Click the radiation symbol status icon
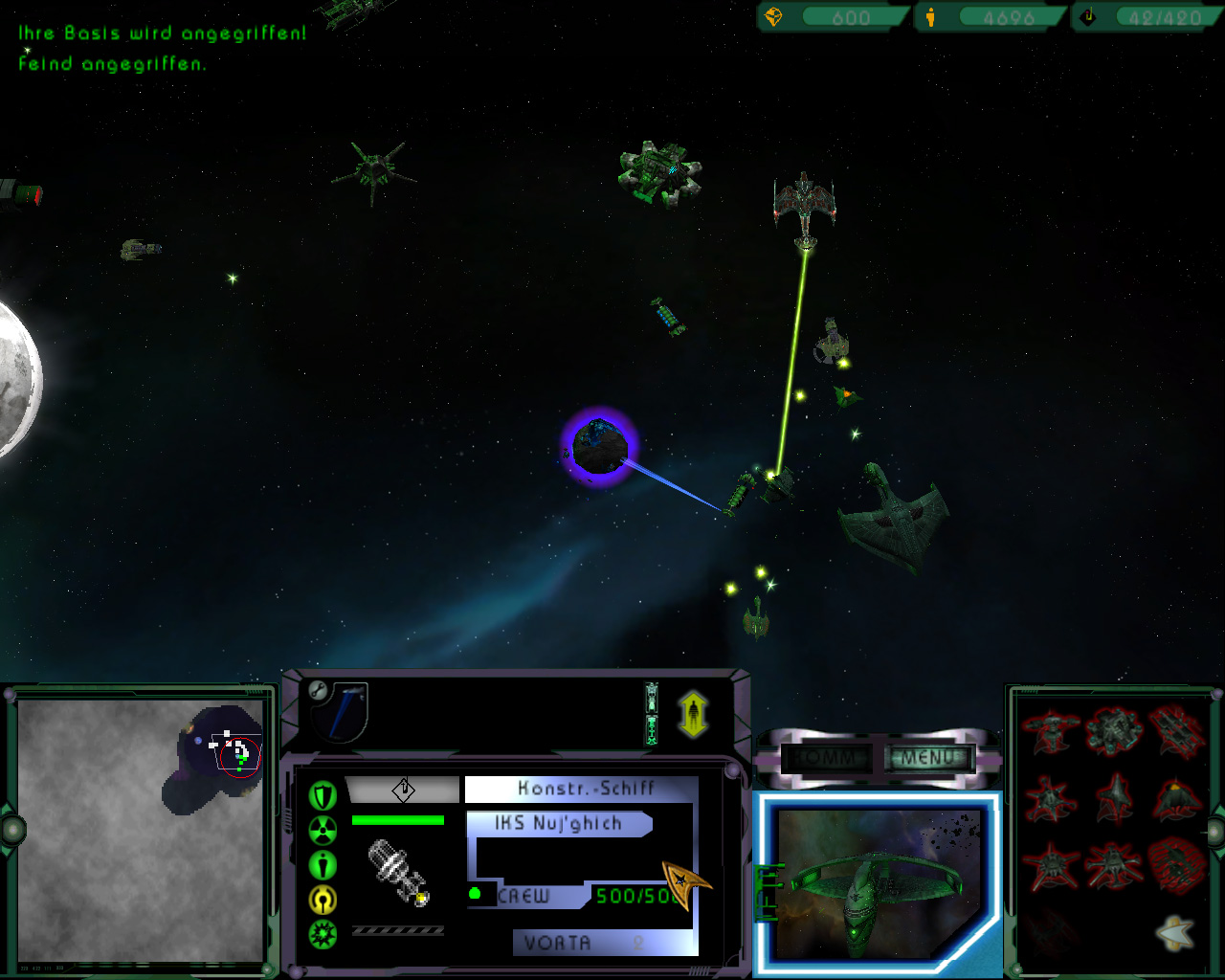The height and width of the screenshot is (980, 1225). pyautogui.click(x=323, y=830)
